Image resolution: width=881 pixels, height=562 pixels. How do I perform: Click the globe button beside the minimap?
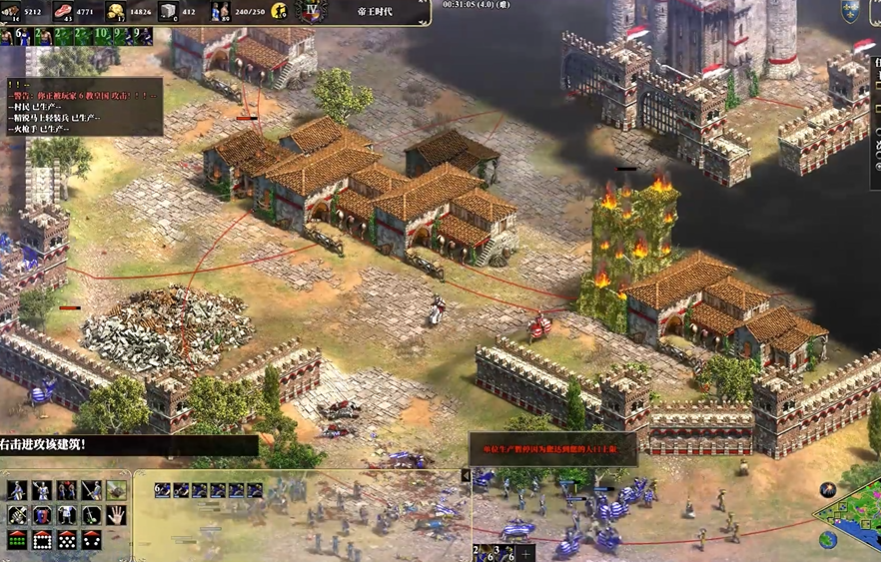(x=828, y=540)
